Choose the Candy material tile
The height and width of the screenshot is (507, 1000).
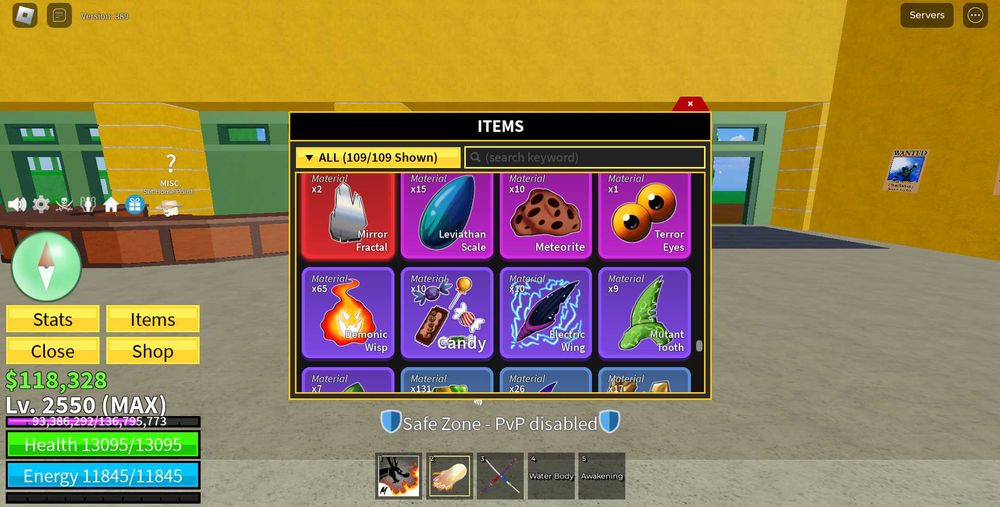447,313
